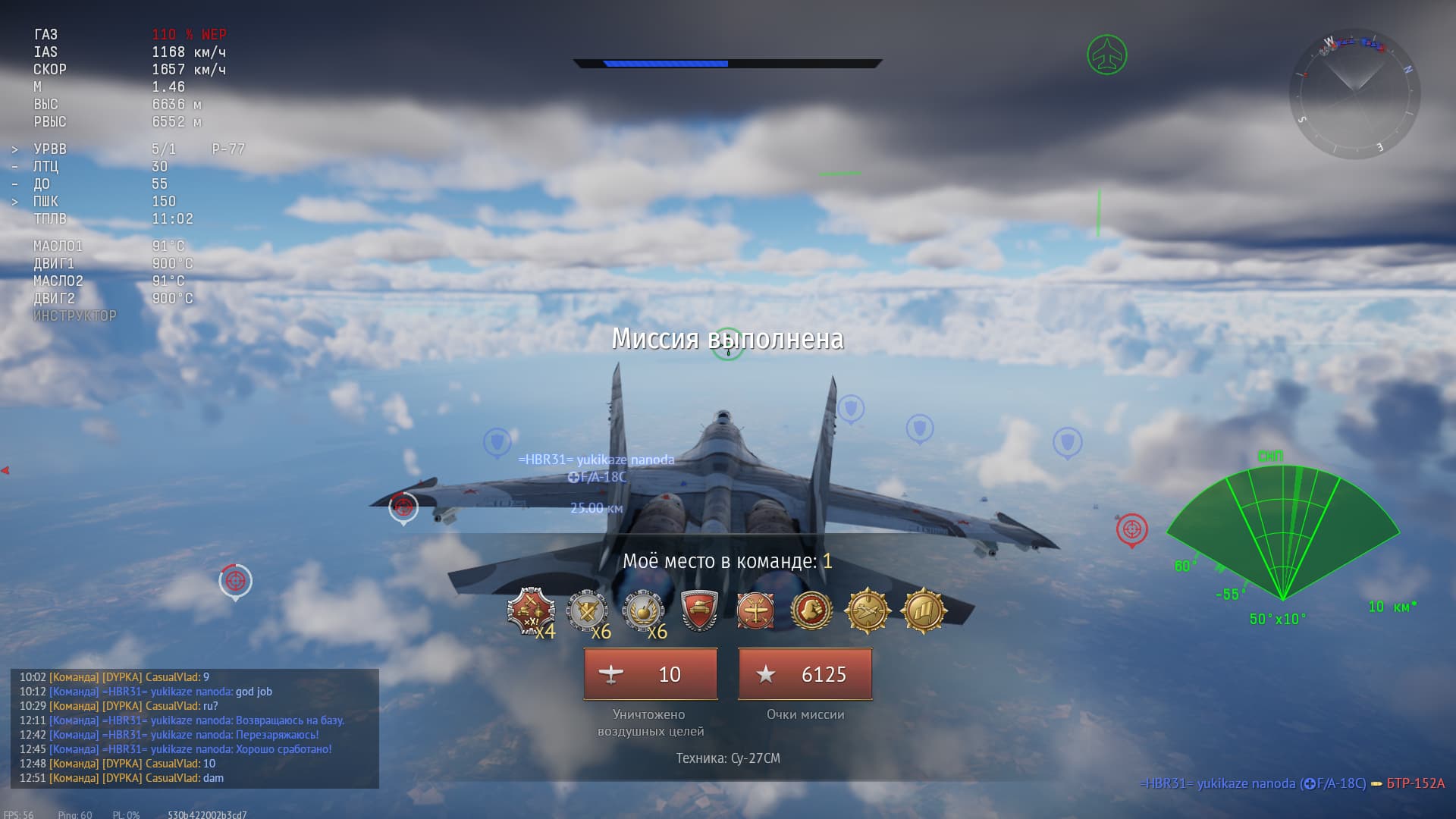
Task: Select the red airplane lightning medal
Action: pyautogui.click(x=755, y=610)
